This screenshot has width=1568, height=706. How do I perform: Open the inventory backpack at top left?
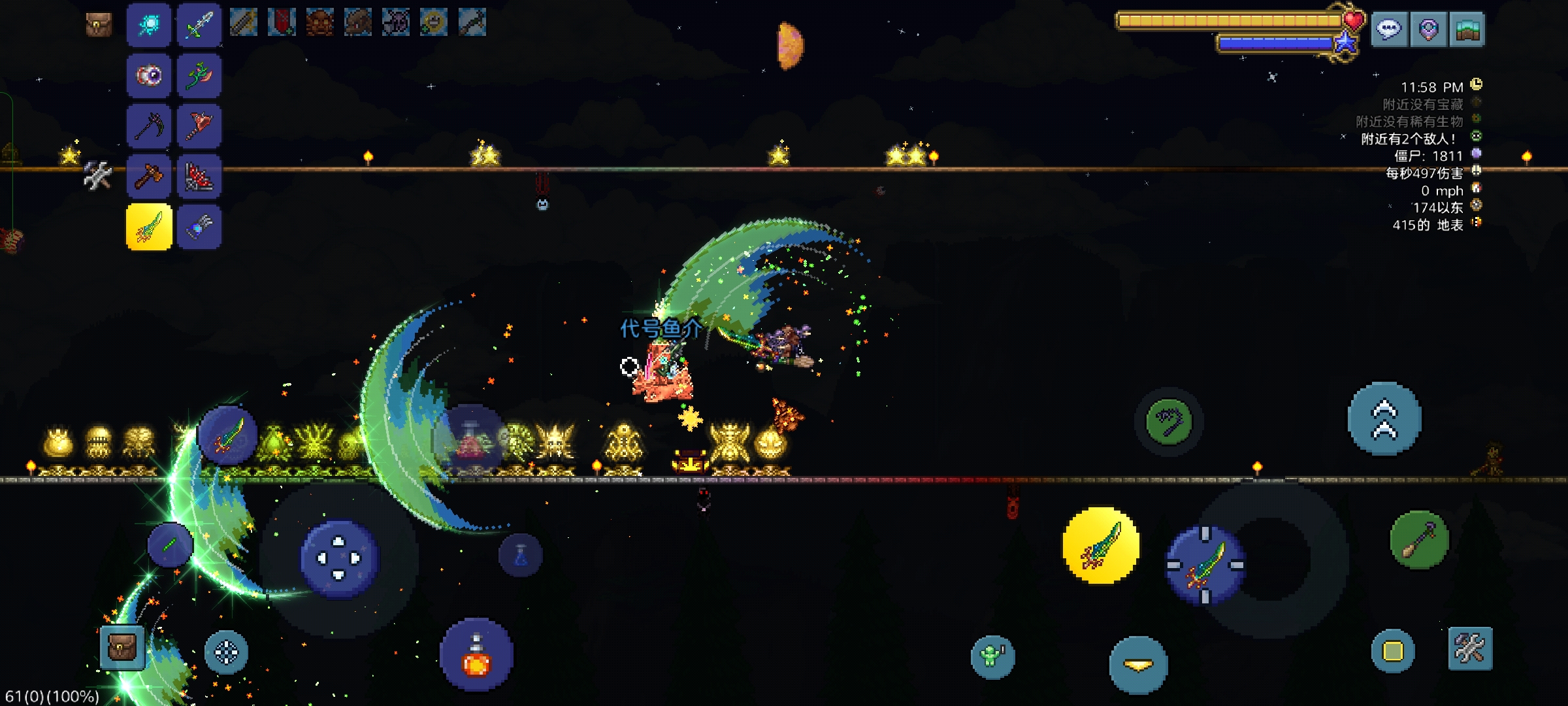[99, 25]
